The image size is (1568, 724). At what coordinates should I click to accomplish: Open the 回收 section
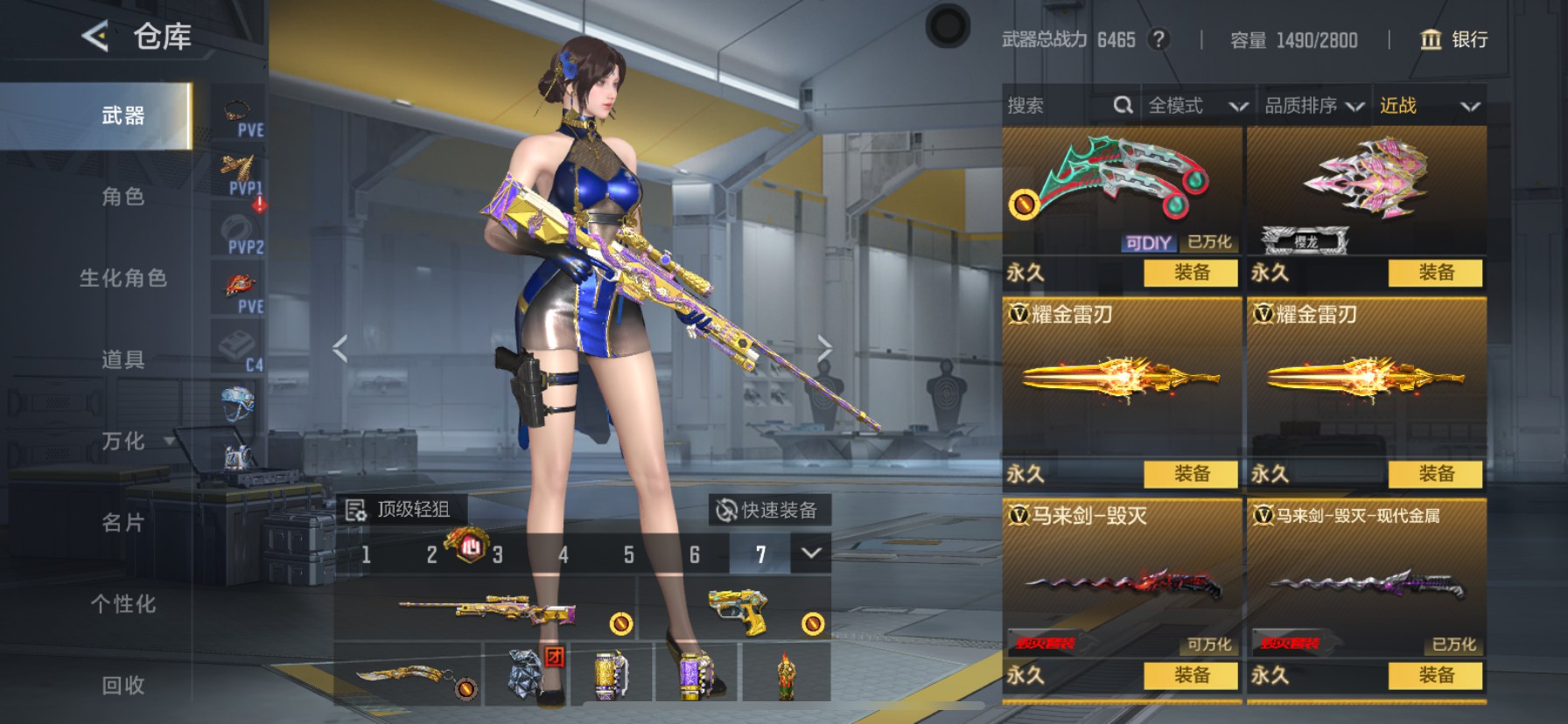[x=122, y=685]
